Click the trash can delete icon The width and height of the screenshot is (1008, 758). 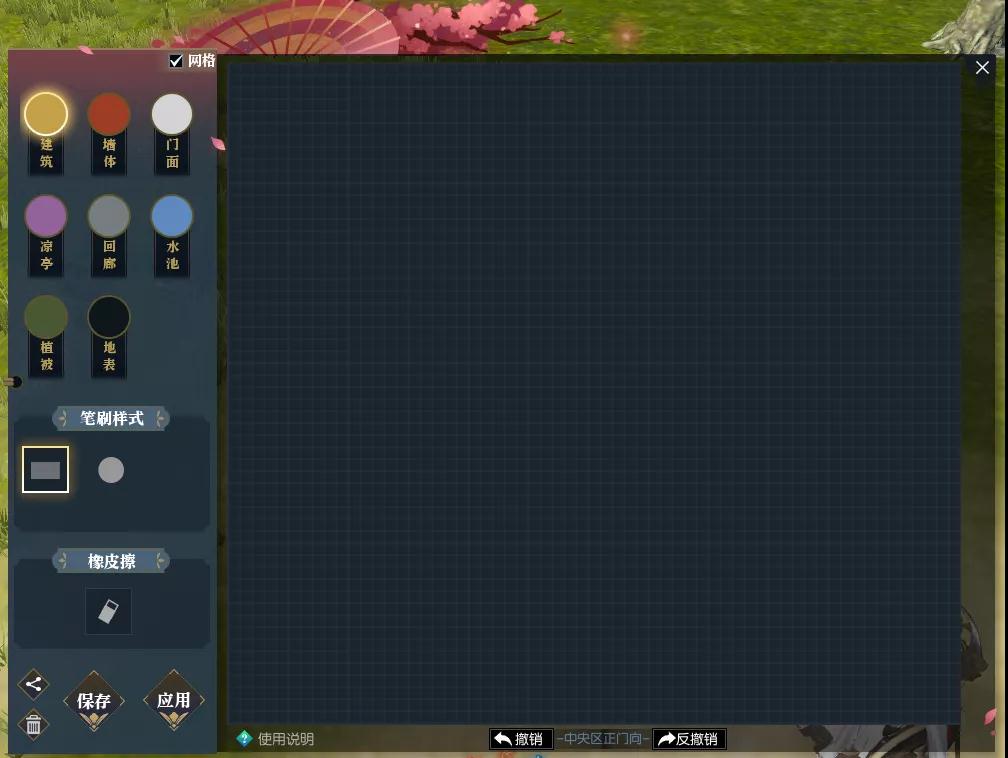[33, 725]
